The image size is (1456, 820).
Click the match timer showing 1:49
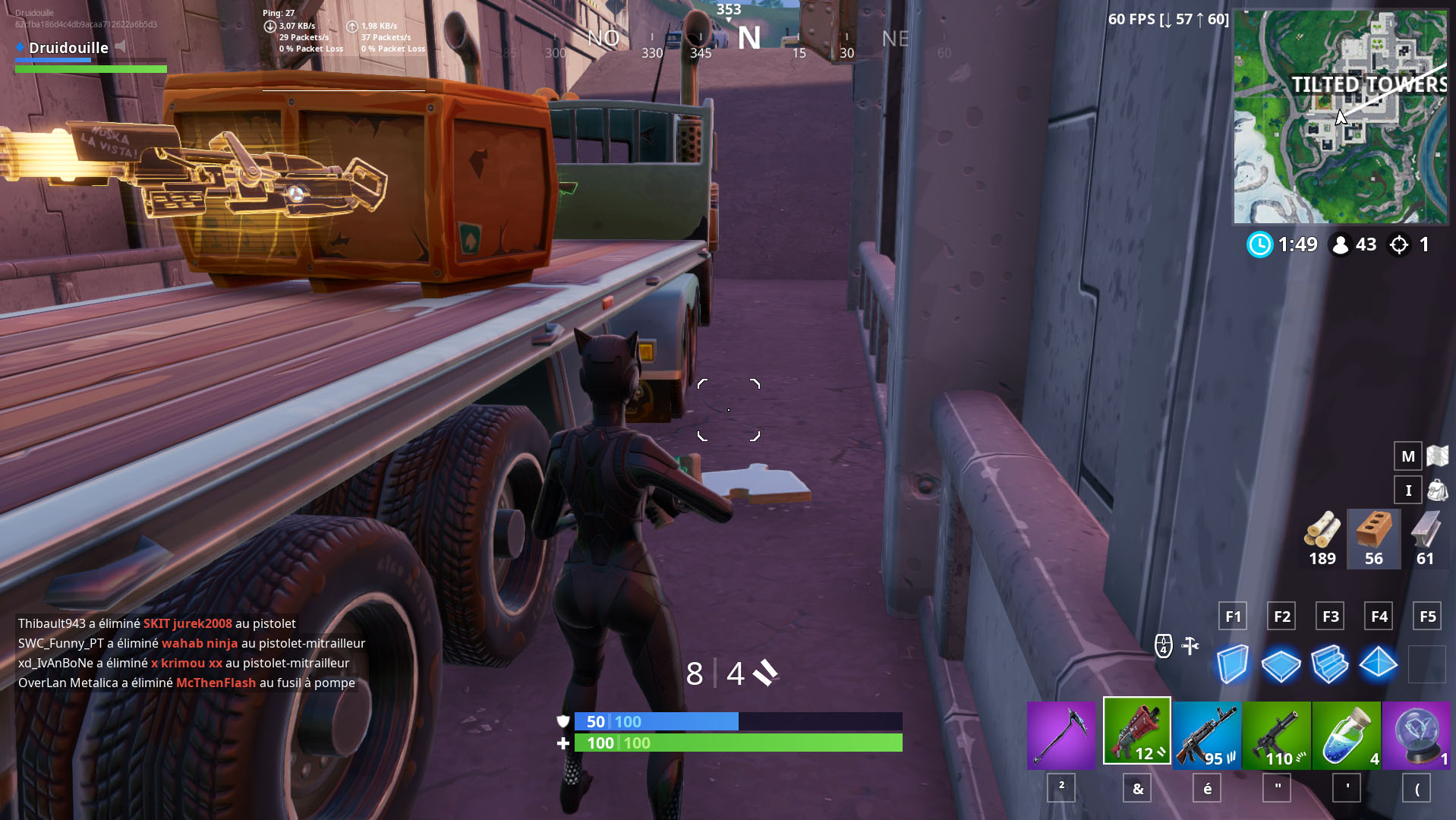click(x=1283, y=244)
